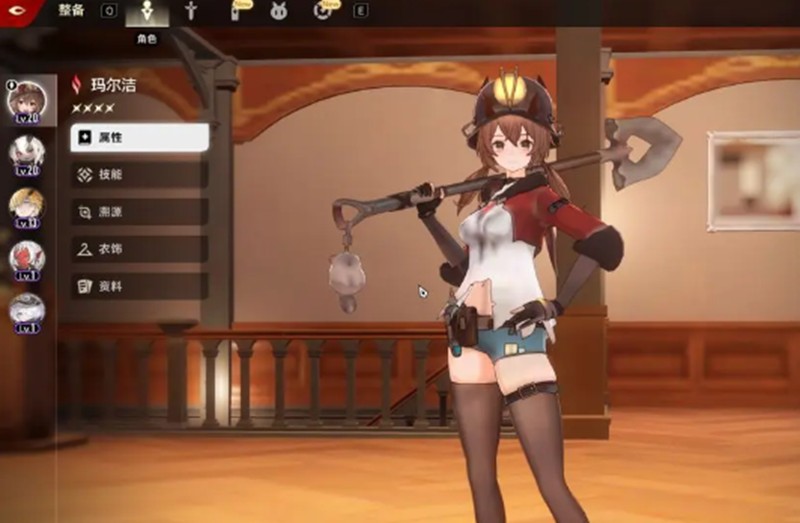Screen dimensions: 800x523
Task: Show the 资料 (Profile) menu entry
Action: point(139,286)
